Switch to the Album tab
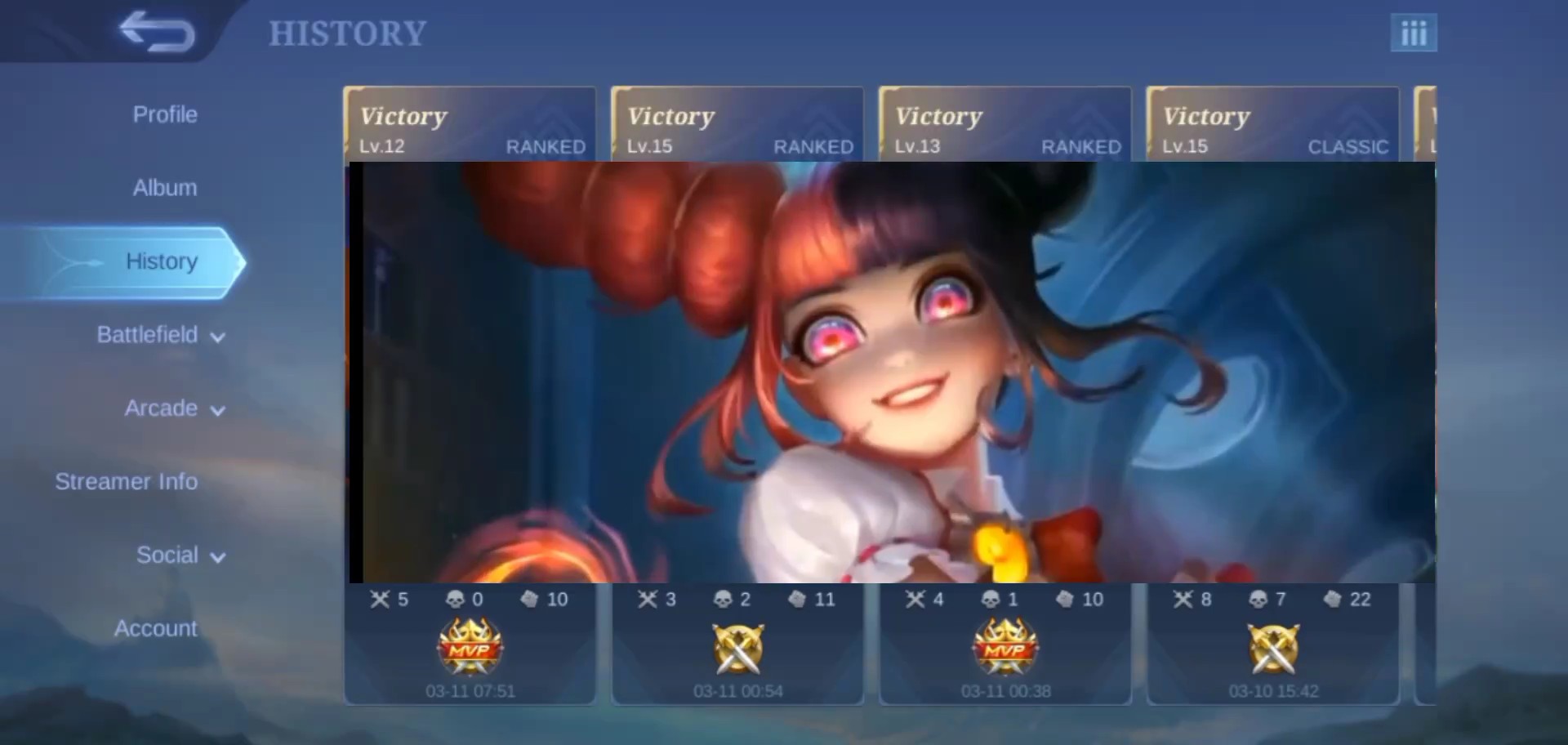1568x745 pixels. point(165,188)
